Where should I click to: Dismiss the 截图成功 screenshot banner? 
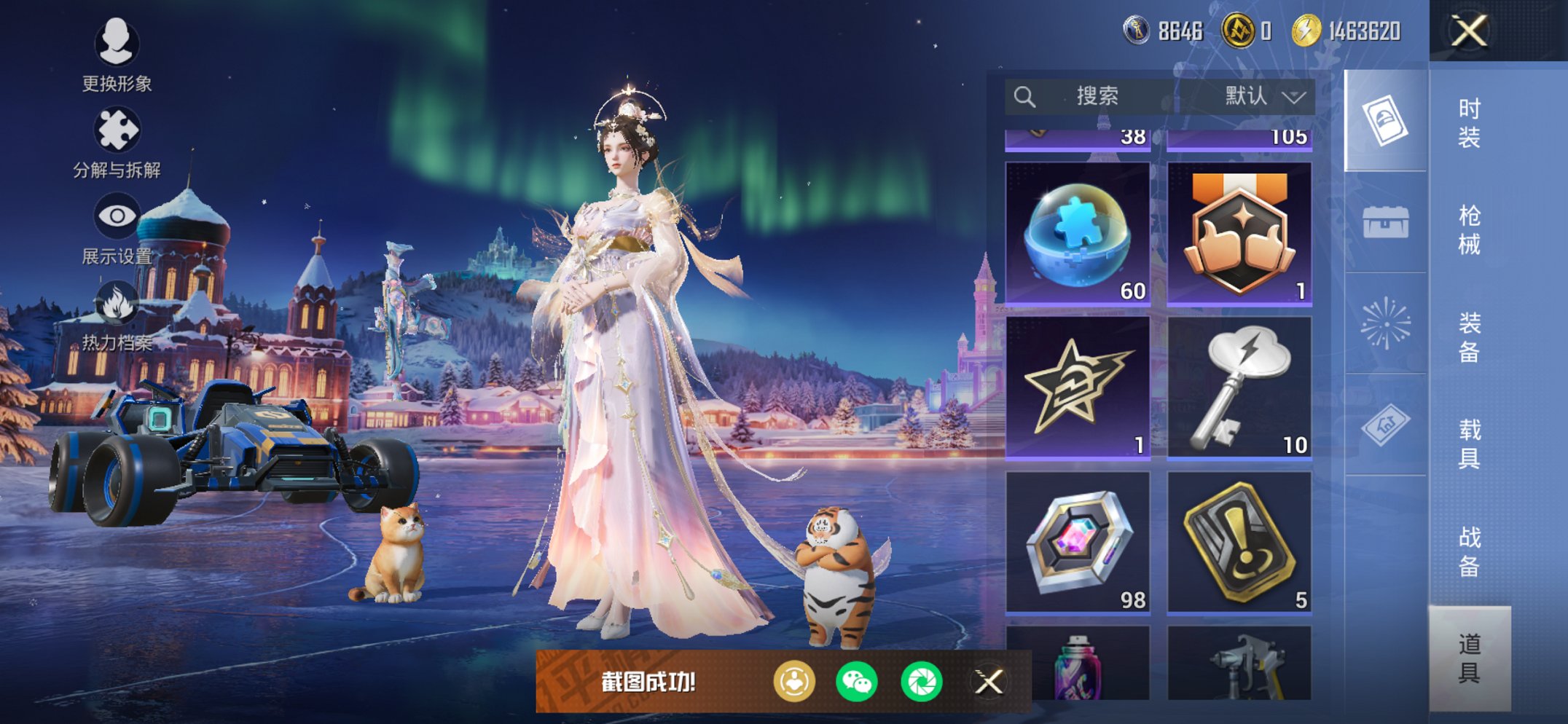pos(989,682)
